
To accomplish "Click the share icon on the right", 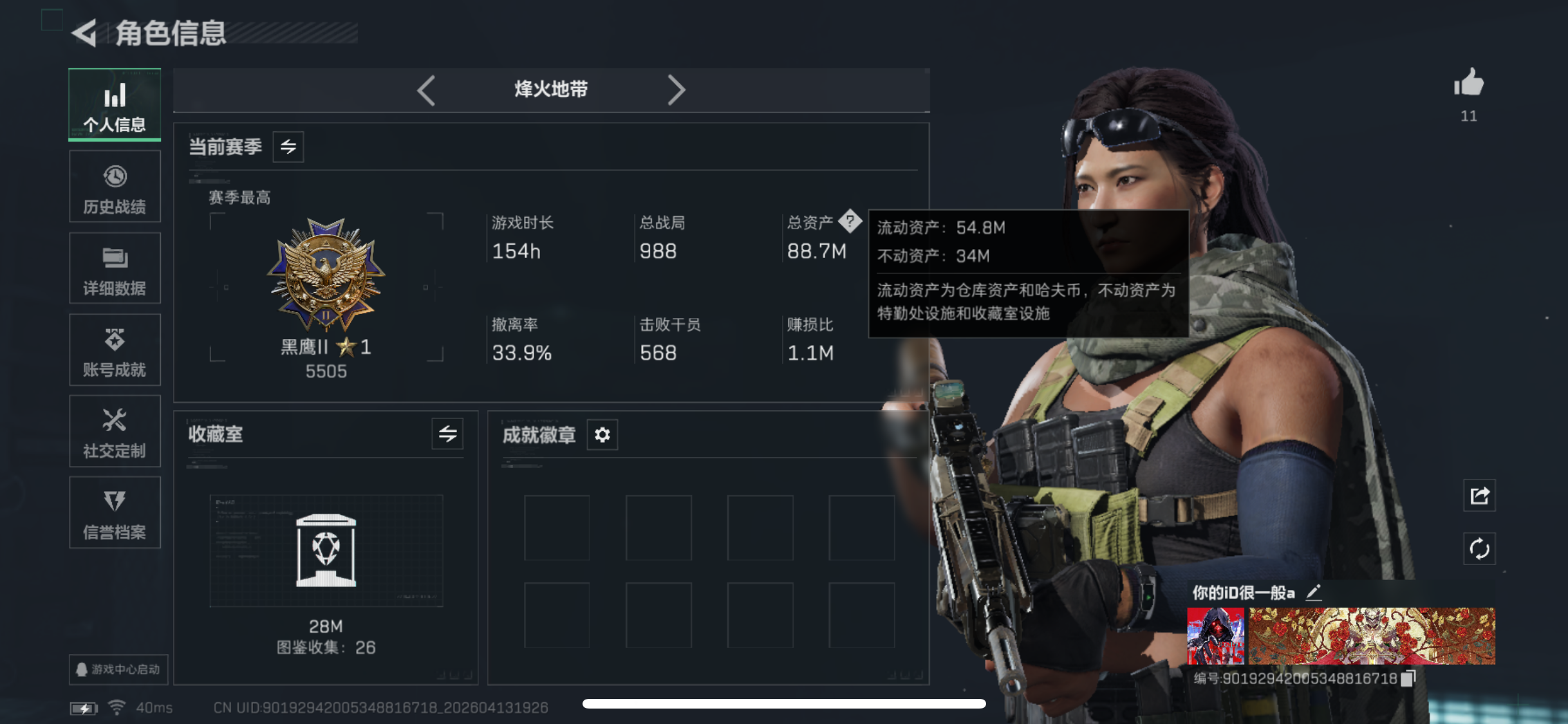I will [x=1479, y=496].
